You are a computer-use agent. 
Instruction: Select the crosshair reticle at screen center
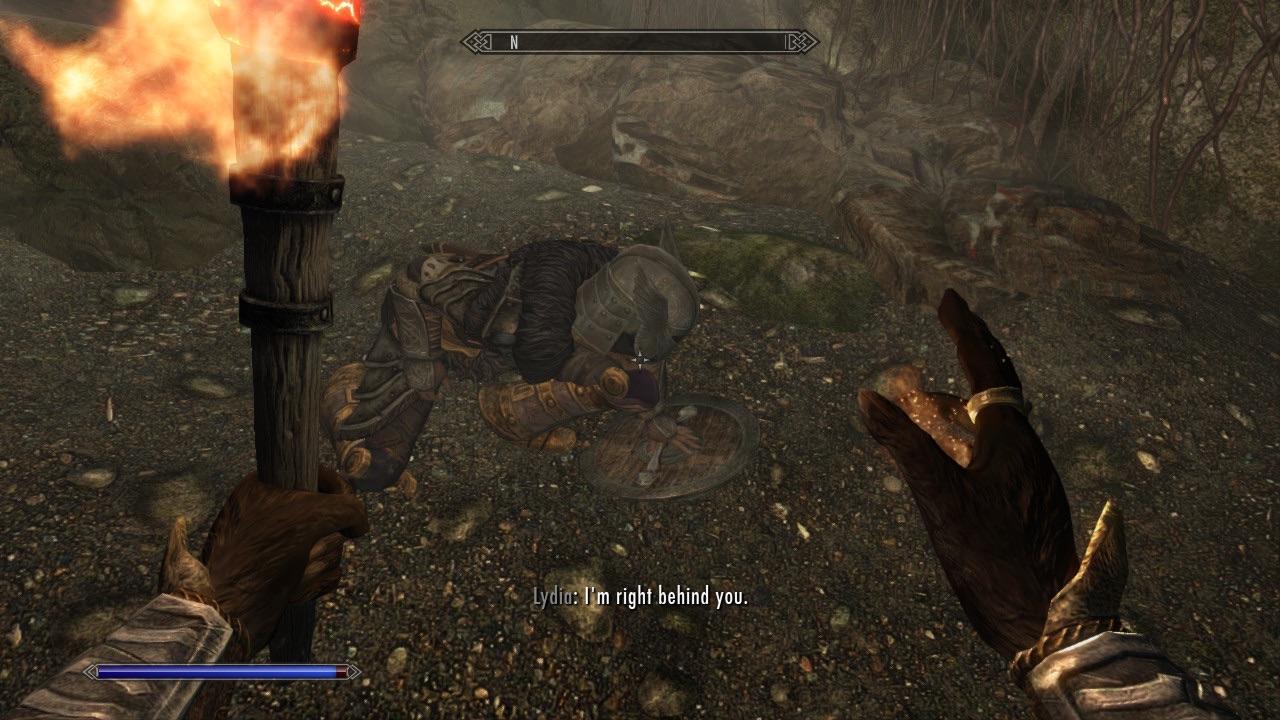click(x=640, y=357)
